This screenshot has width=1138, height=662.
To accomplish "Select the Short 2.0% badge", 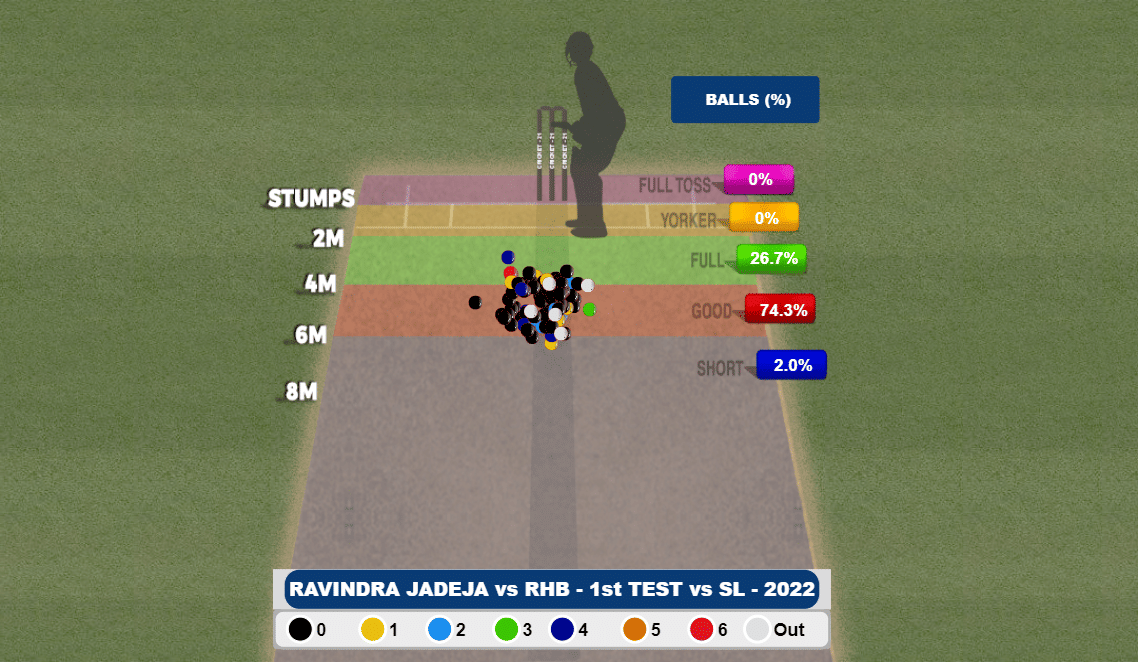I will click(792, 365).
